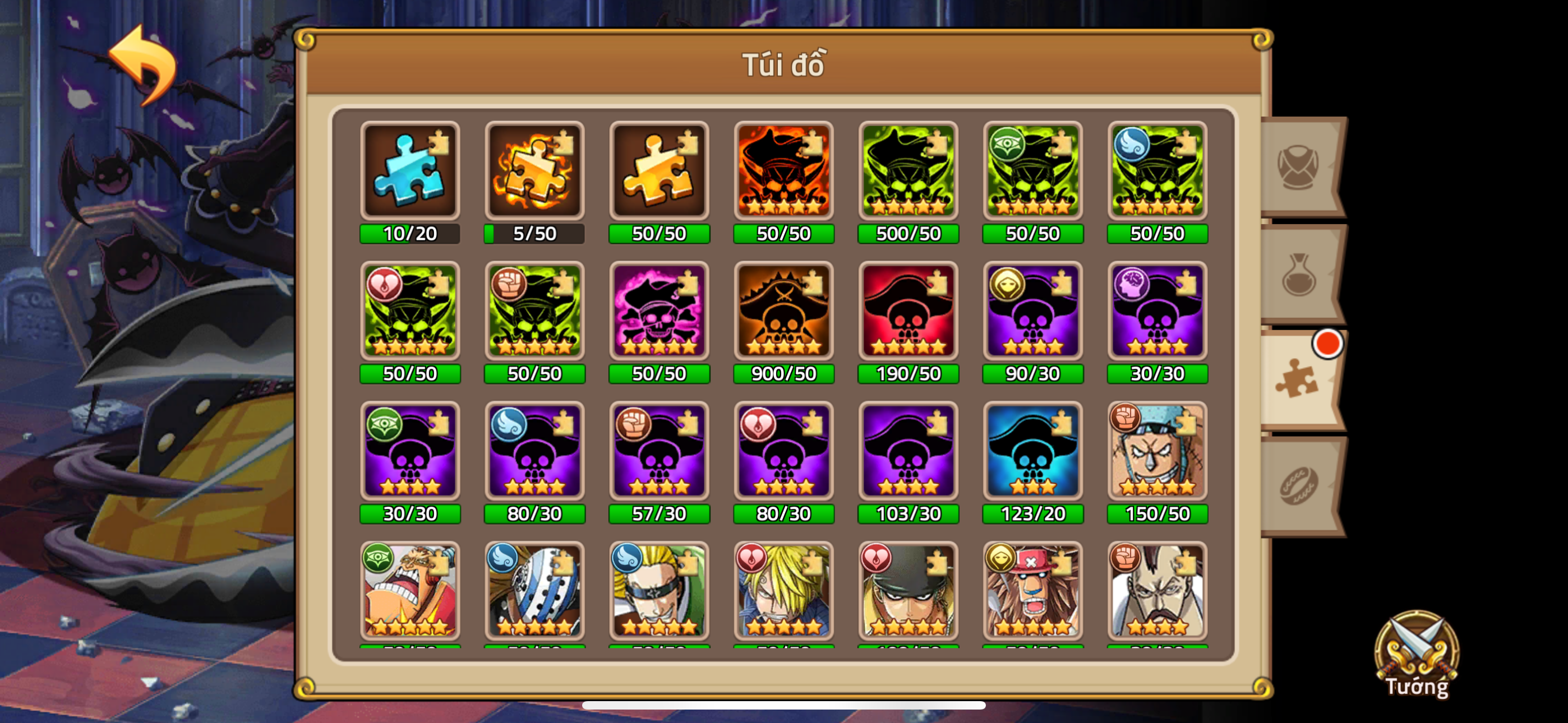Tap the green skull fragment showing 500/50
Screen dimensions: 1568x723
click(x=908, y=172)
